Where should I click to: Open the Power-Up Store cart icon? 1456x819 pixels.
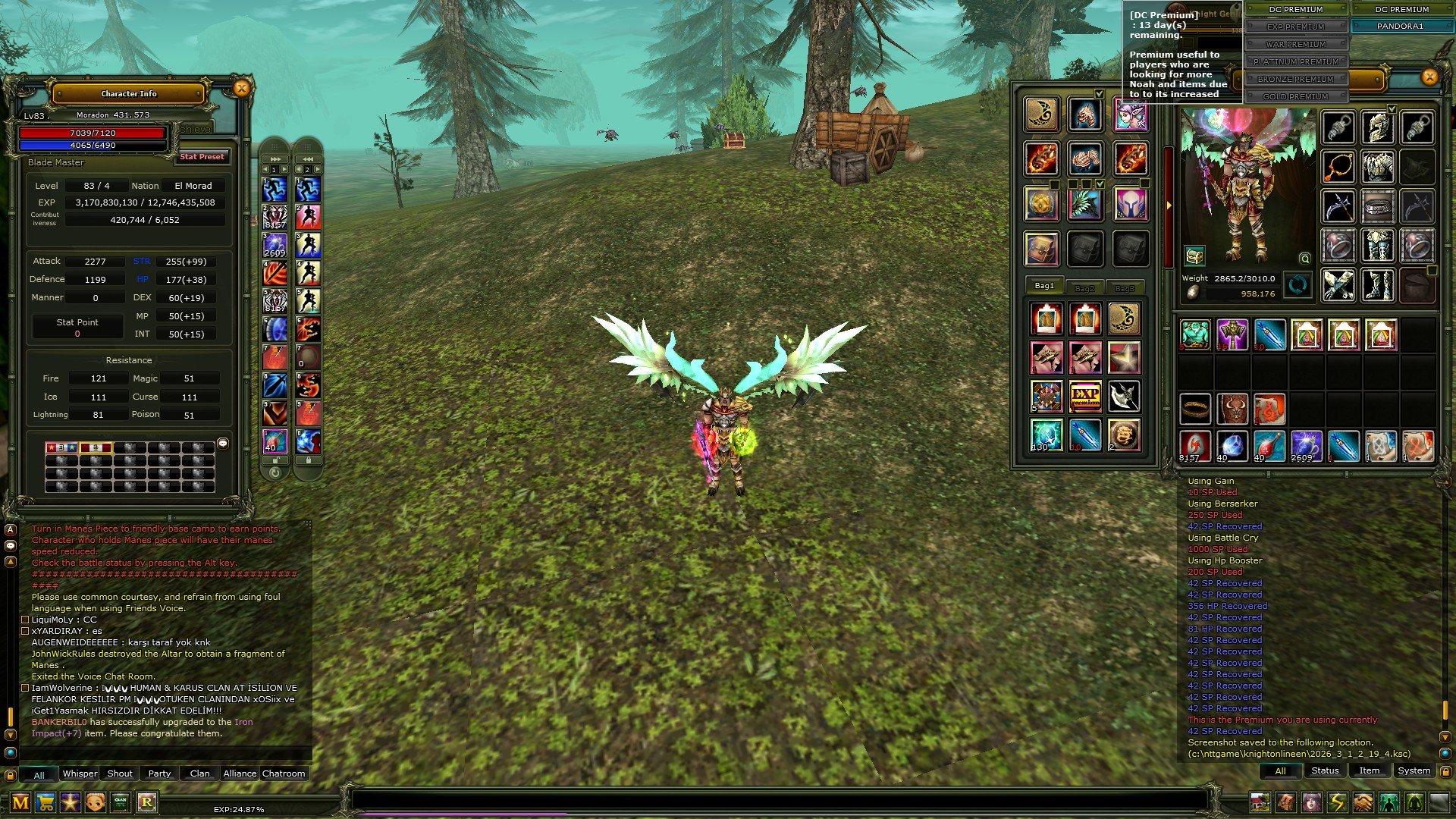[45, 803]
